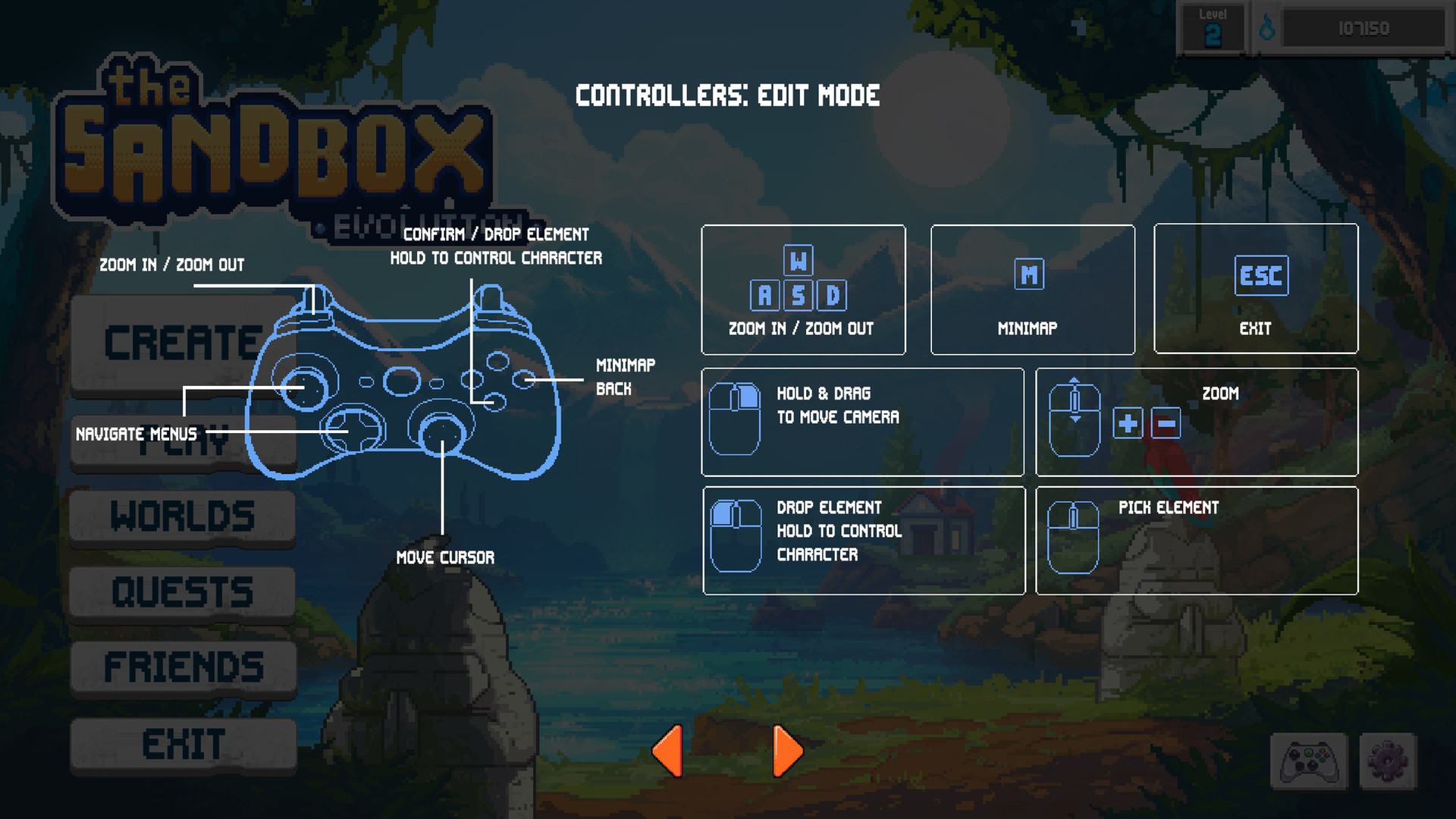
Task: Click the right orange arrow to next page
Action: pos(789,750)
